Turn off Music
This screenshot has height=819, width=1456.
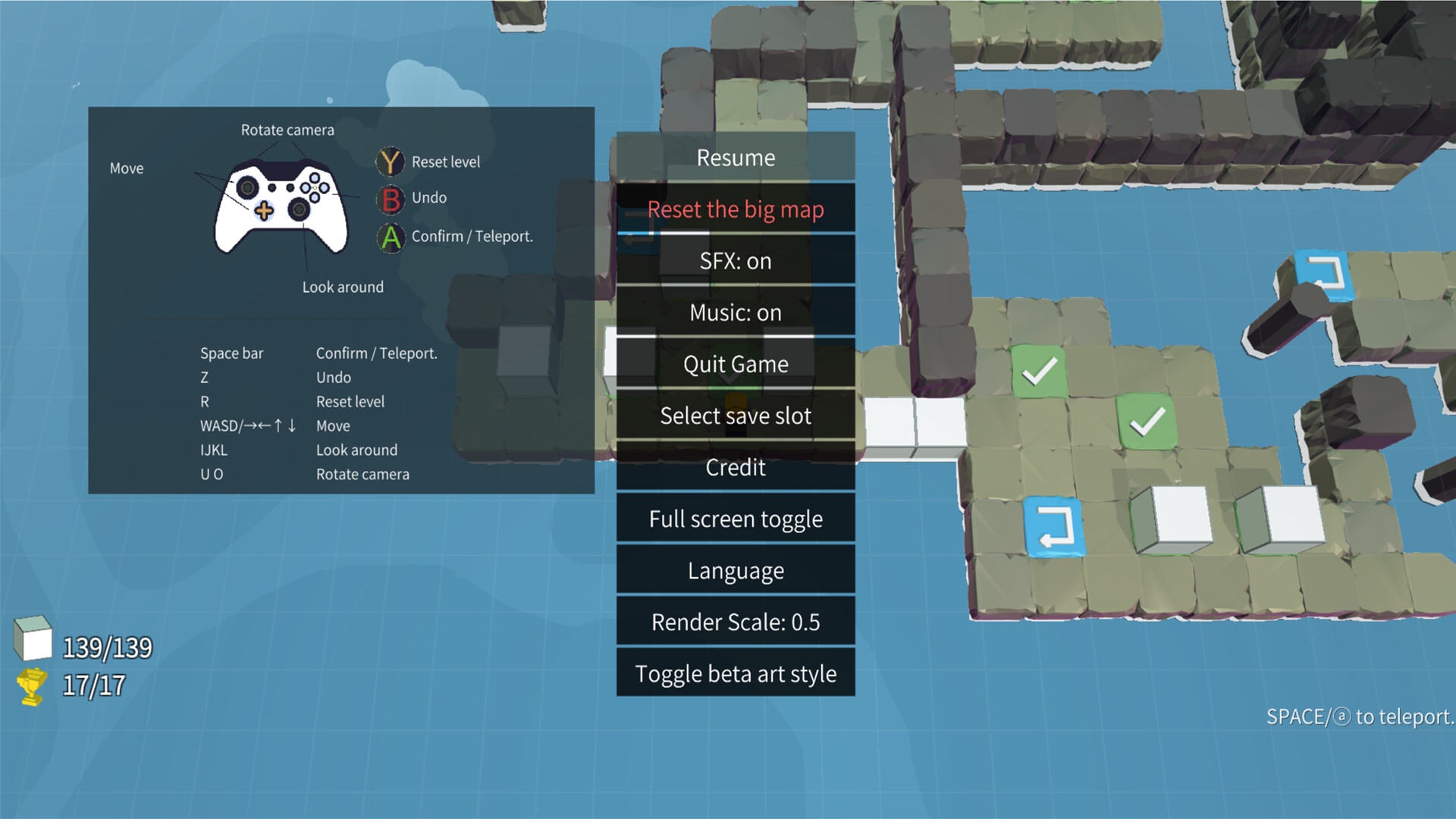click(x=735, y=312)
